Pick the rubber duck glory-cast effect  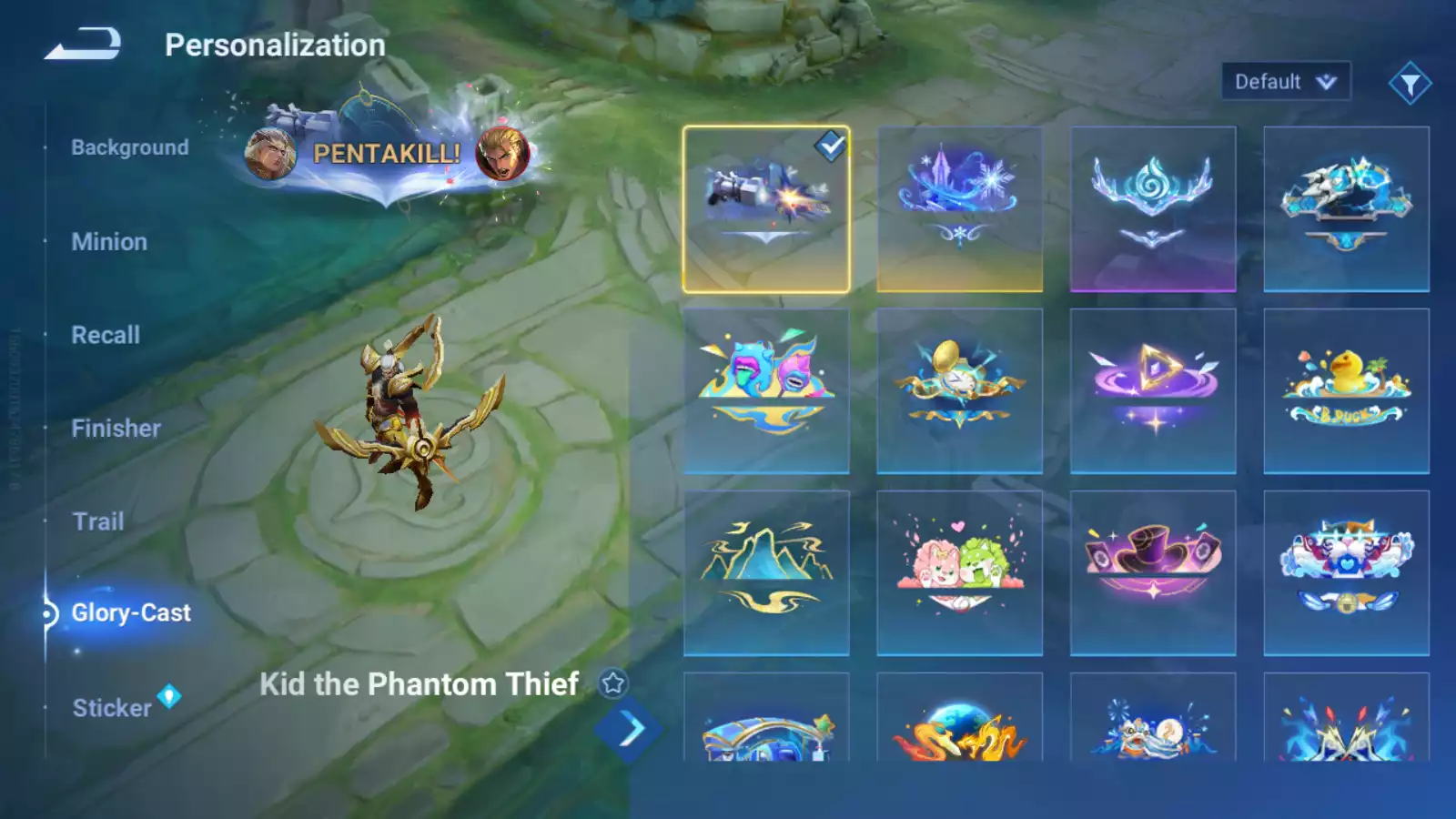pos(1346,391)
